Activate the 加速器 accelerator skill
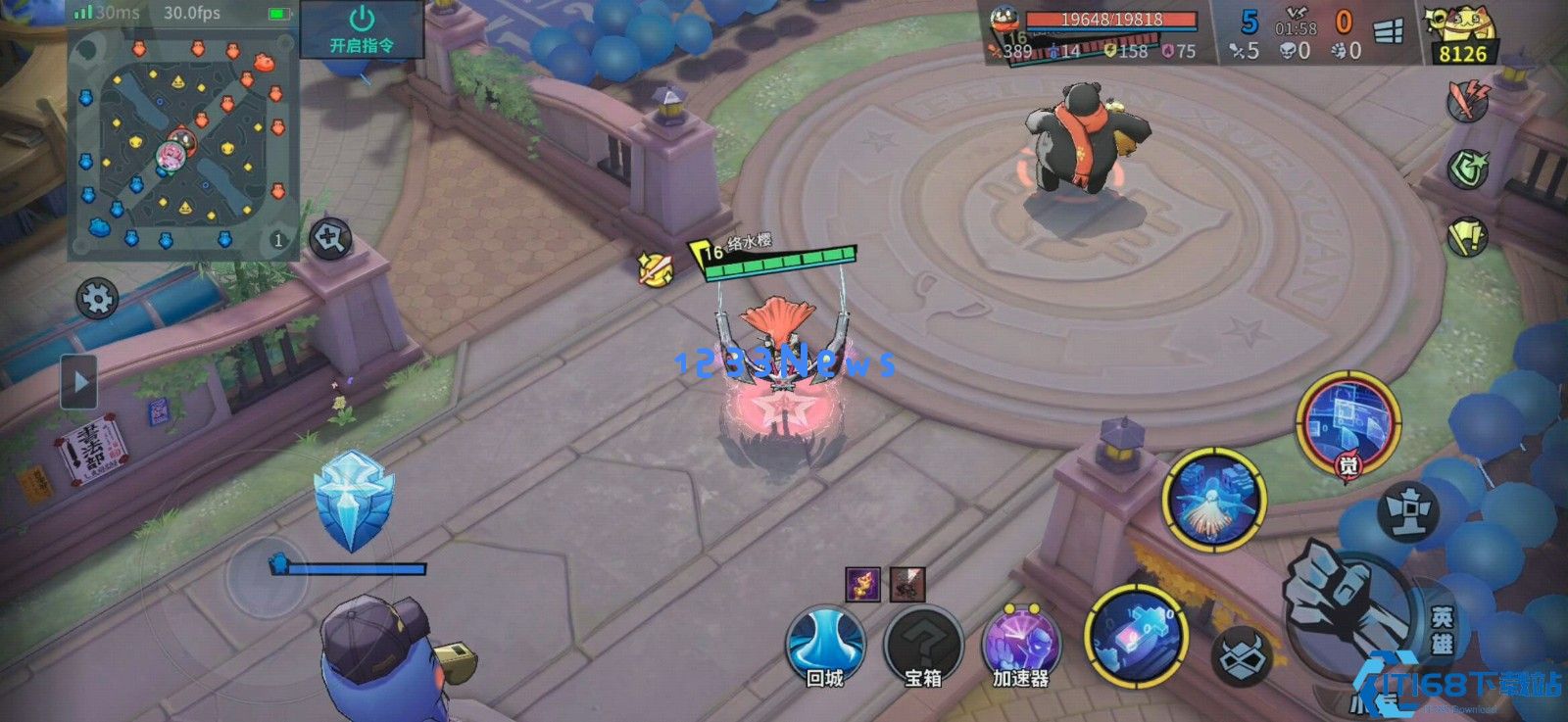 coord(1021,645)
